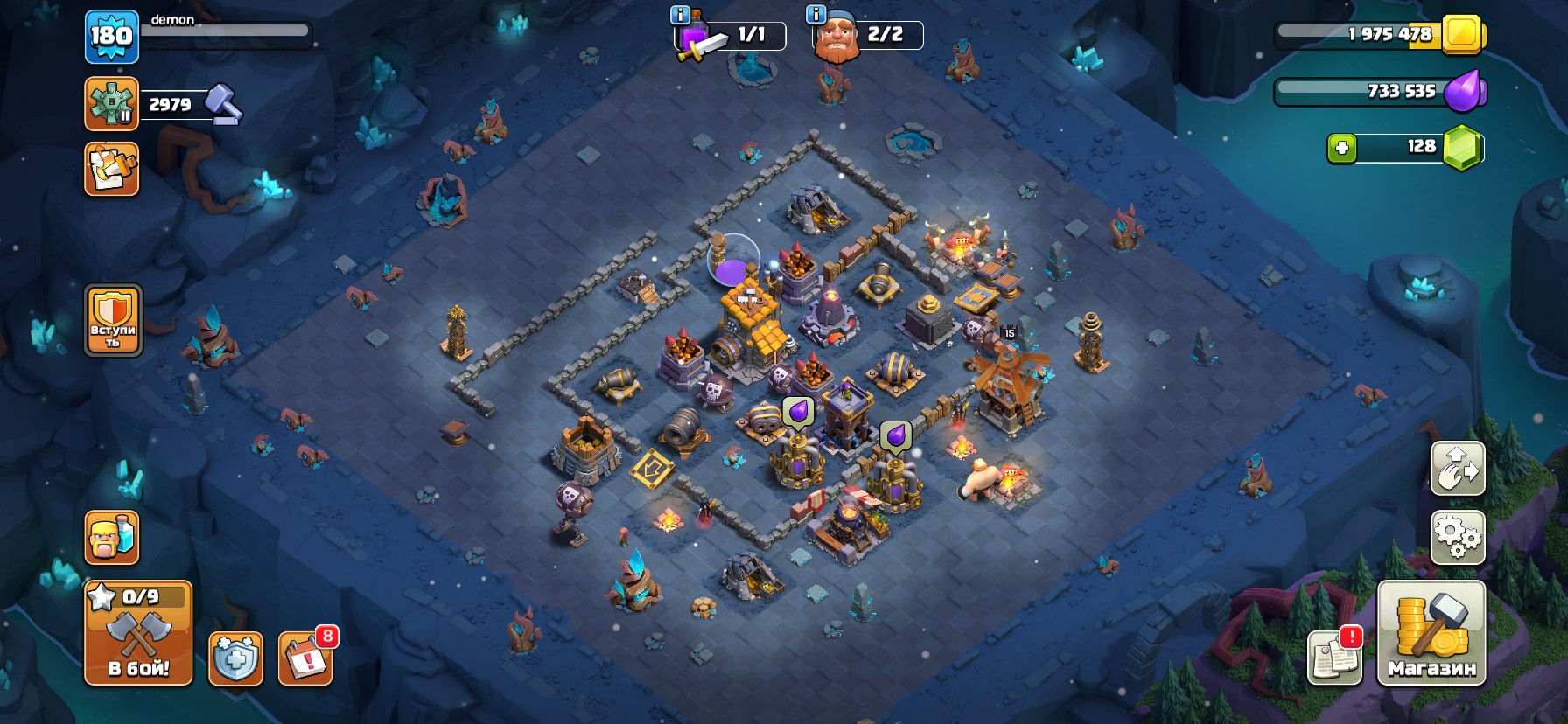Screen dimensions: 1568x724
Task: Open the base layout editor icon
Action: [1458, 470]
